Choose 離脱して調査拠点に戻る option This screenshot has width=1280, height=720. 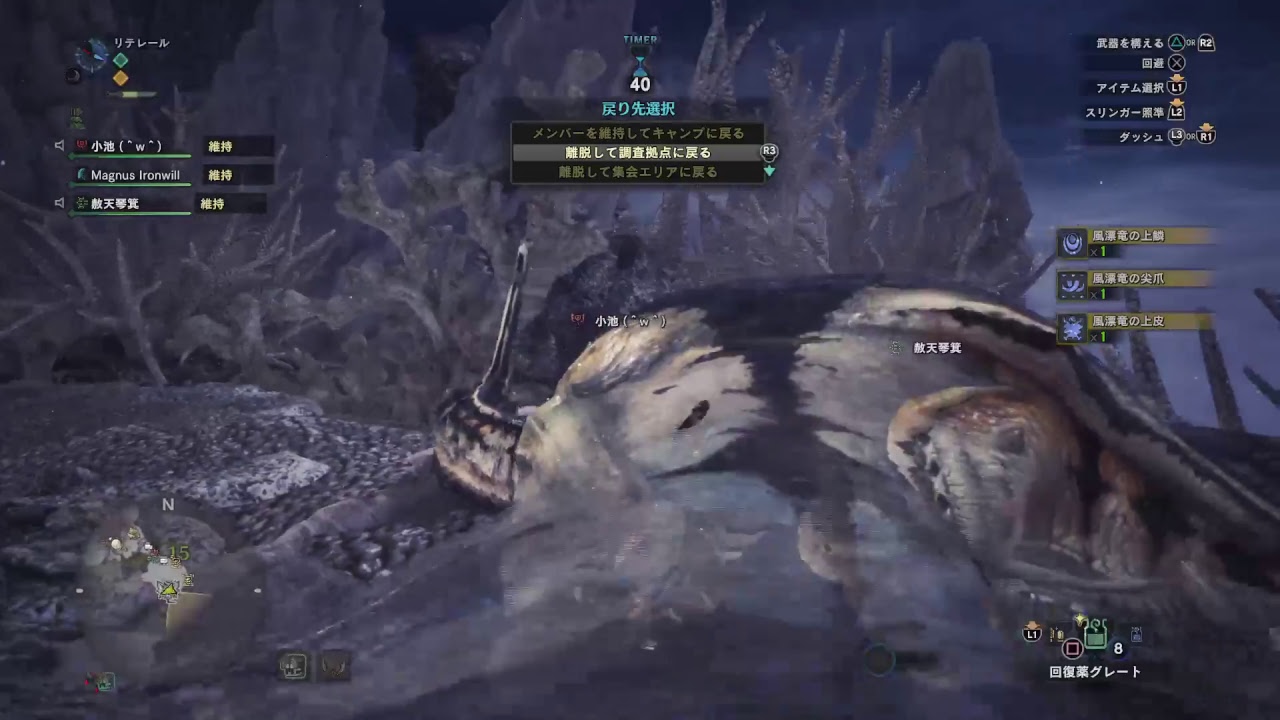pos(638,153)
